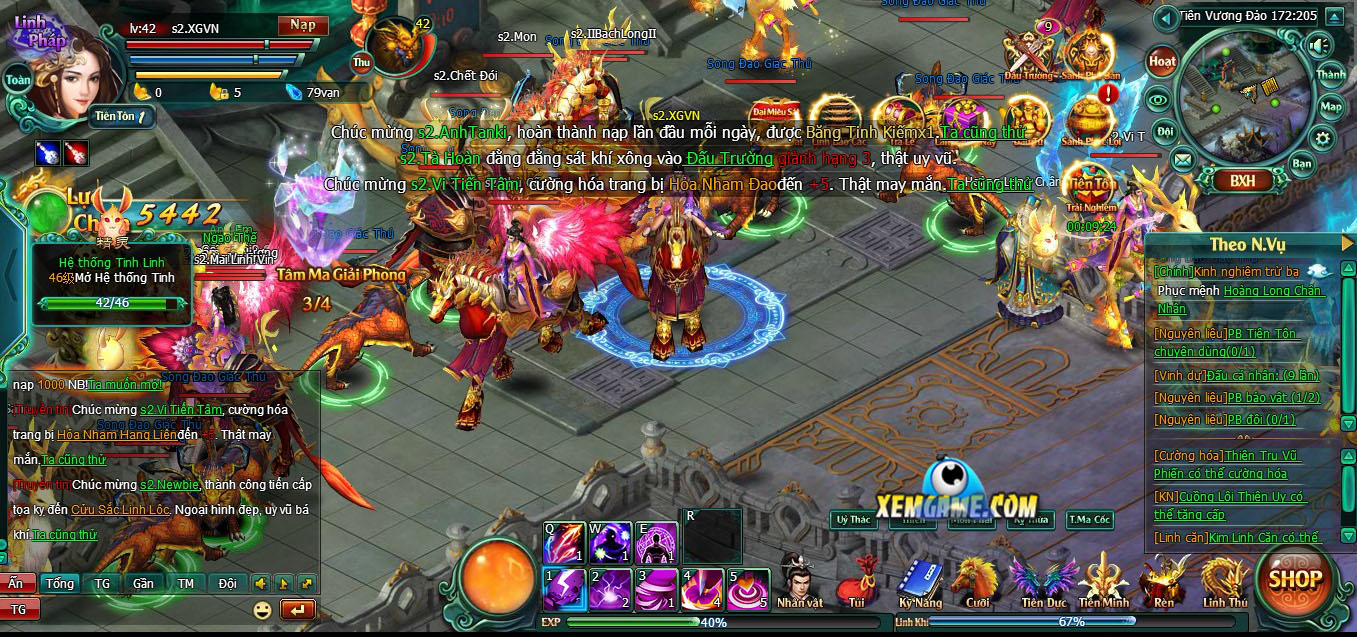Image resolution: width=1357 pixels, height=637 pixels.
Task: Open the smiley emoji picker
Action: point(263,609)
